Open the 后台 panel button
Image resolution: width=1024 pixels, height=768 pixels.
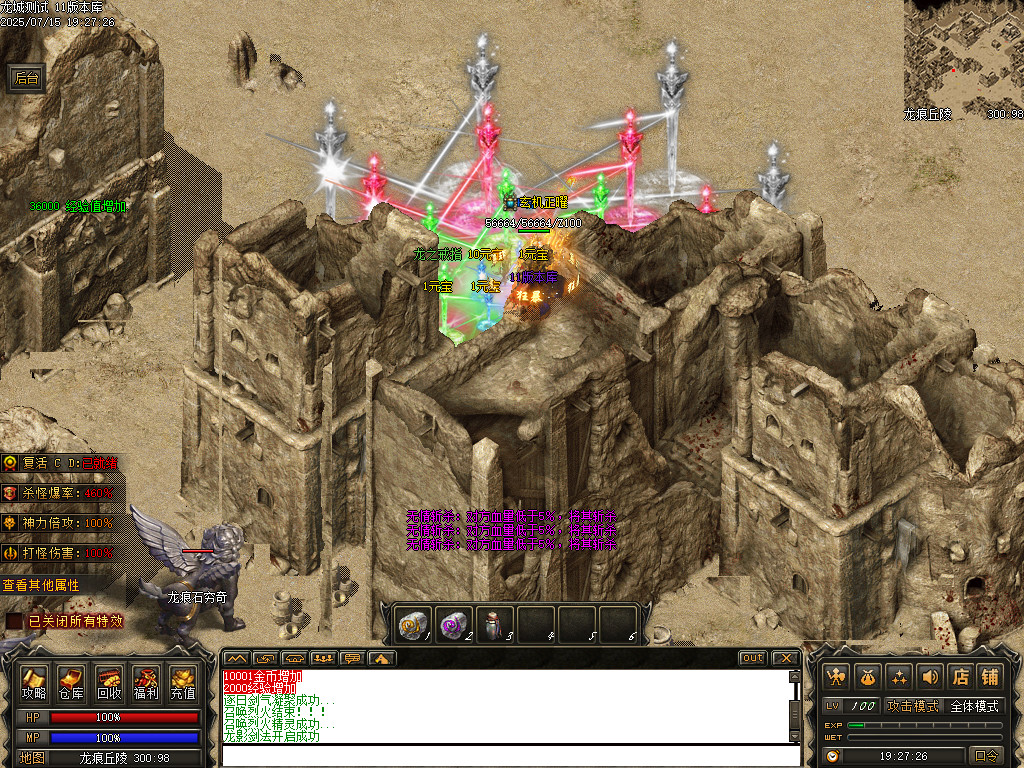coord(27,79)
